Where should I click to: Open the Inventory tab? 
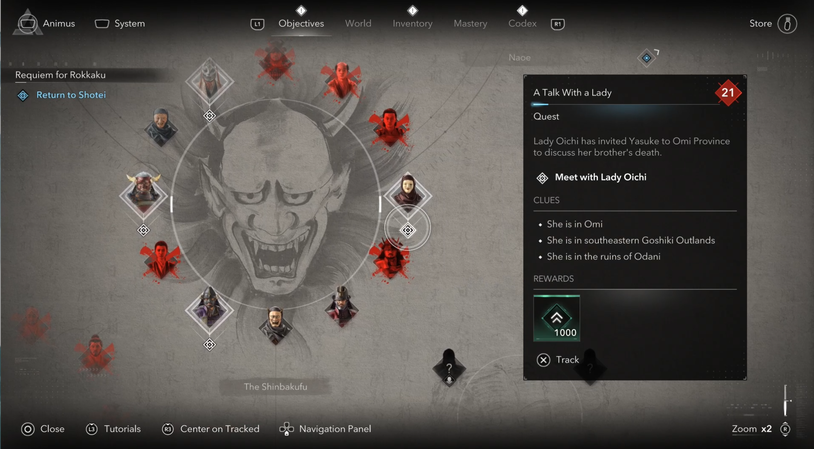(412, 23)
